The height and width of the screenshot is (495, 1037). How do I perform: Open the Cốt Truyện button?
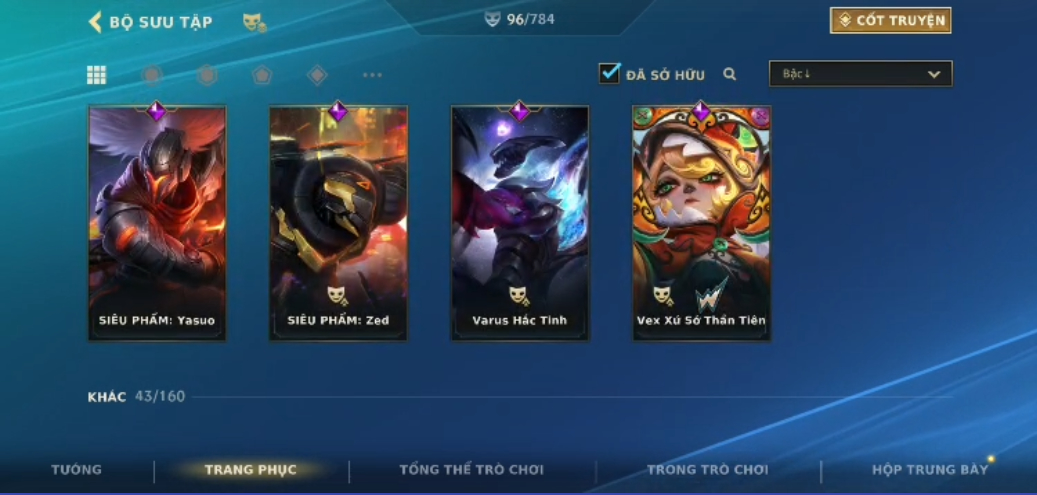point(890,20)
